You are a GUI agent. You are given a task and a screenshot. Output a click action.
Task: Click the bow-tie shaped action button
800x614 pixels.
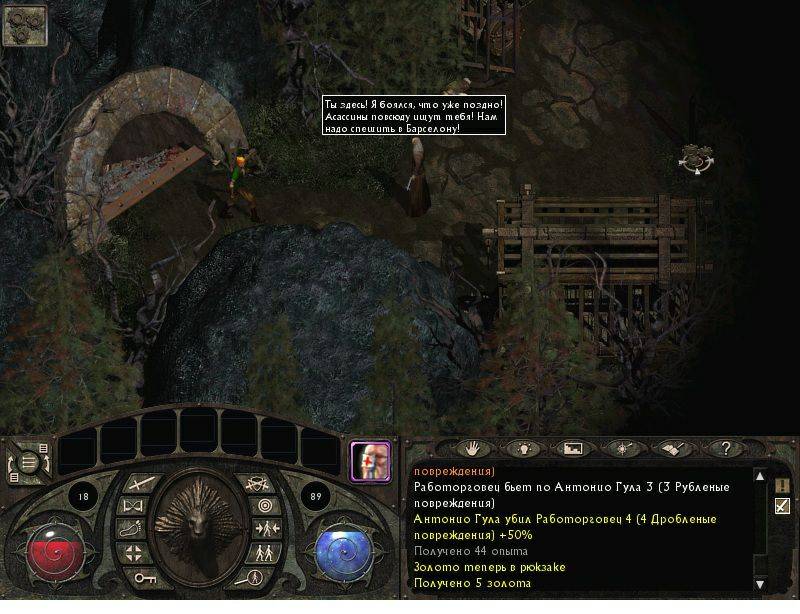(x=131, y=506)
